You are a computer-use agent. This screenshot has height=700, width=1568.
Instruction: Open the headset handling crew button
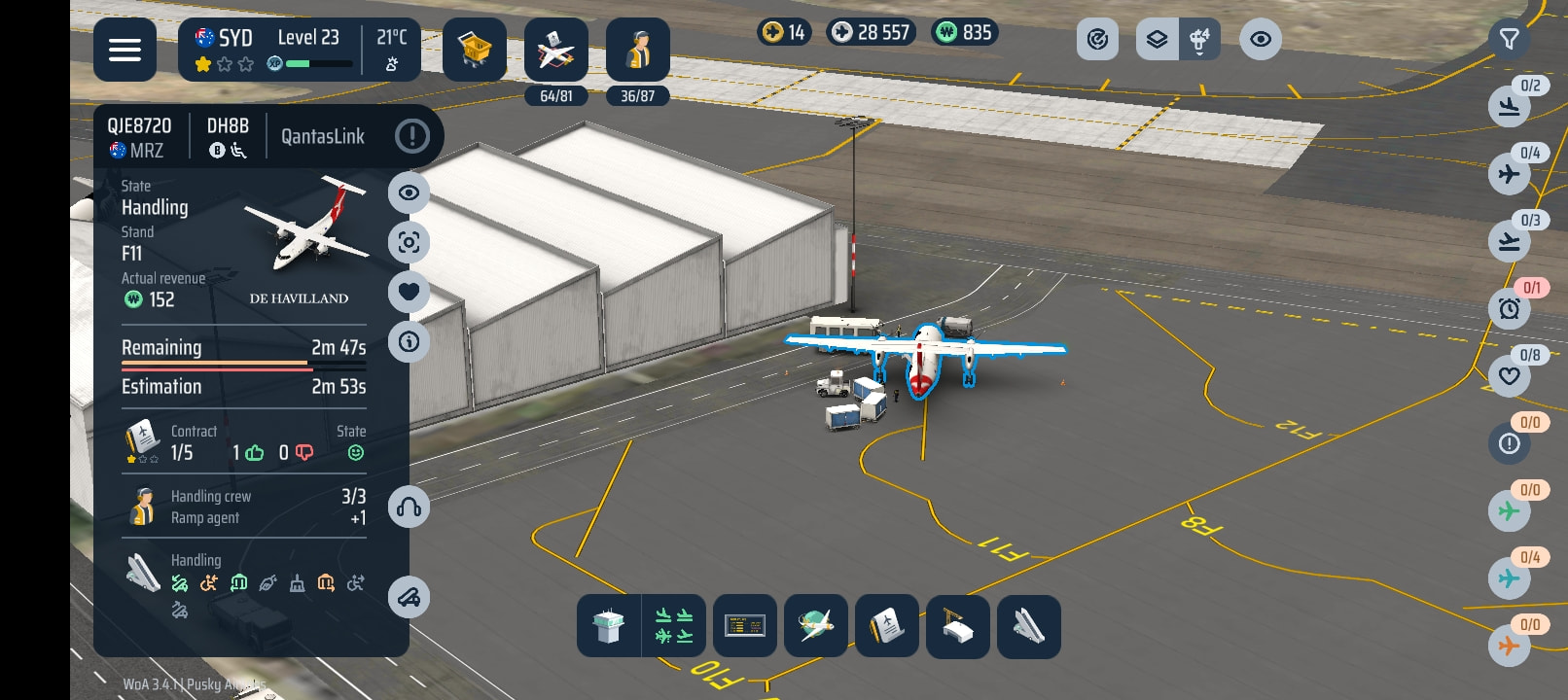coord(410,507)
